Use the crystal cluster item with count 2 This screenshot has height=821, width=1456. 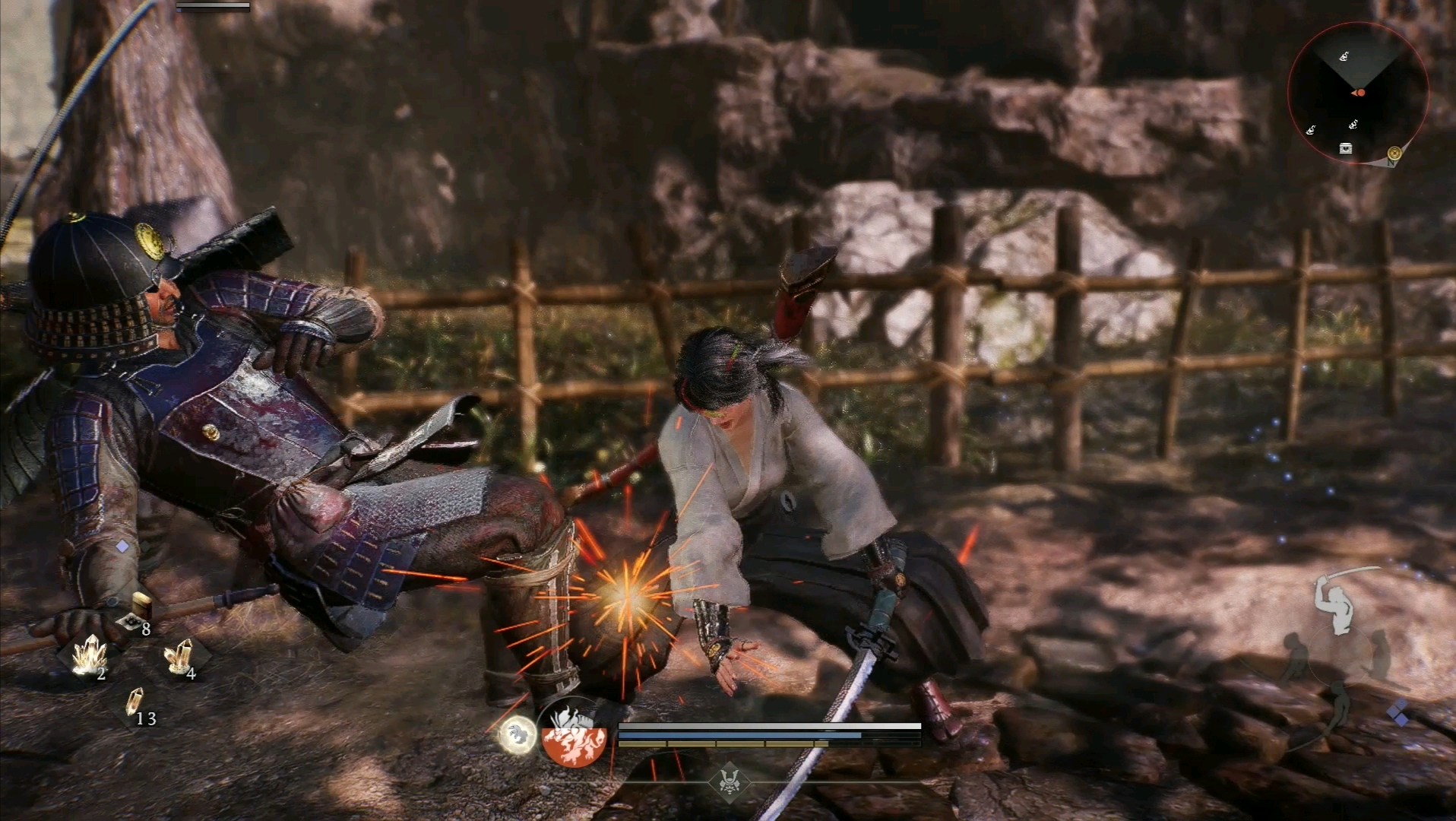[x=90, y=655]
